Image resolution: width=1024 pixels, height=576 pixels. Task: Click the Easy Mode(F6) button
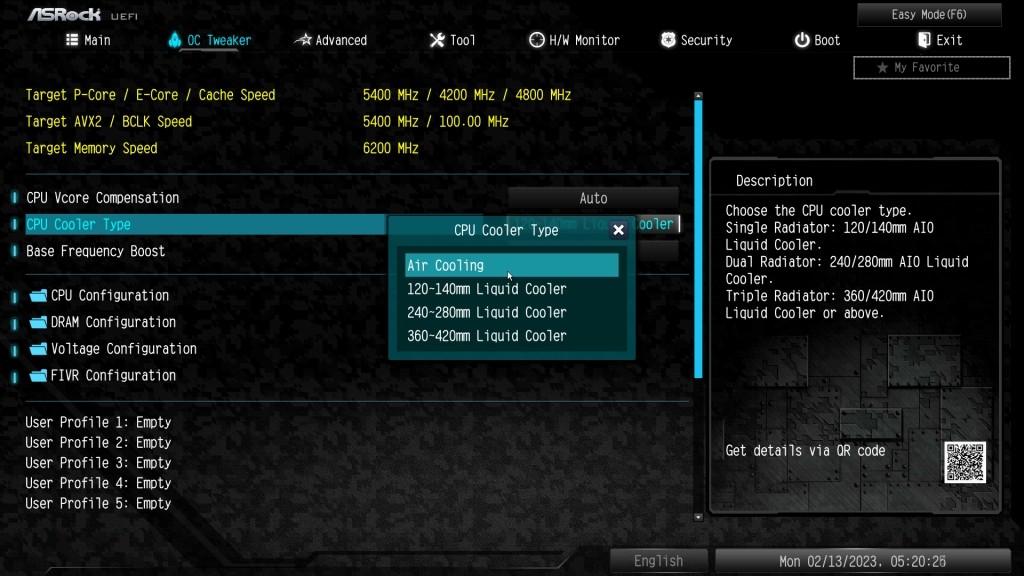tap(929, 15)
